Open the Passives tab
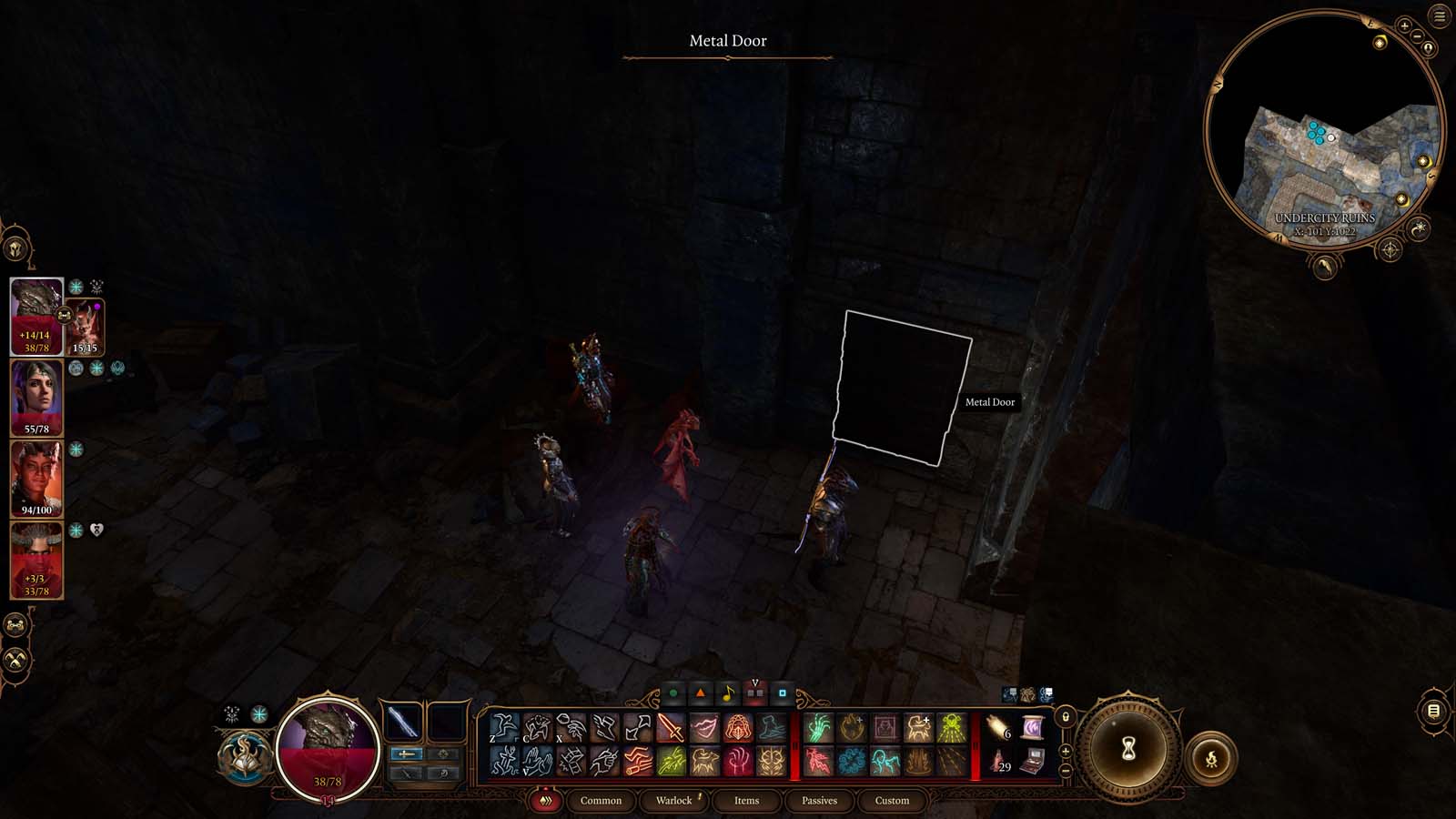This screenshot has height=819, width=1456. pyautogui.click(x=821, y=801)
